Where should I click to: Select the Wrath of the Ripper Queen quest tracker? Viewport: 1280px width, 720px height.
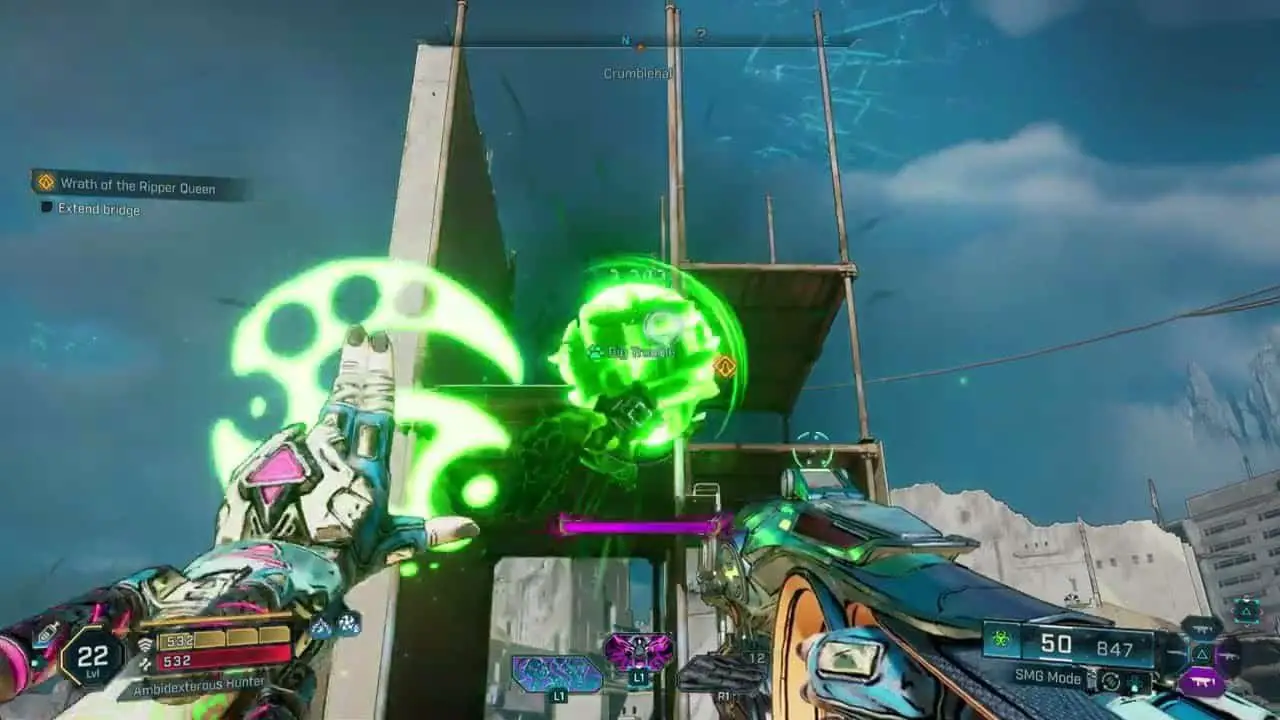coord(137,185)
